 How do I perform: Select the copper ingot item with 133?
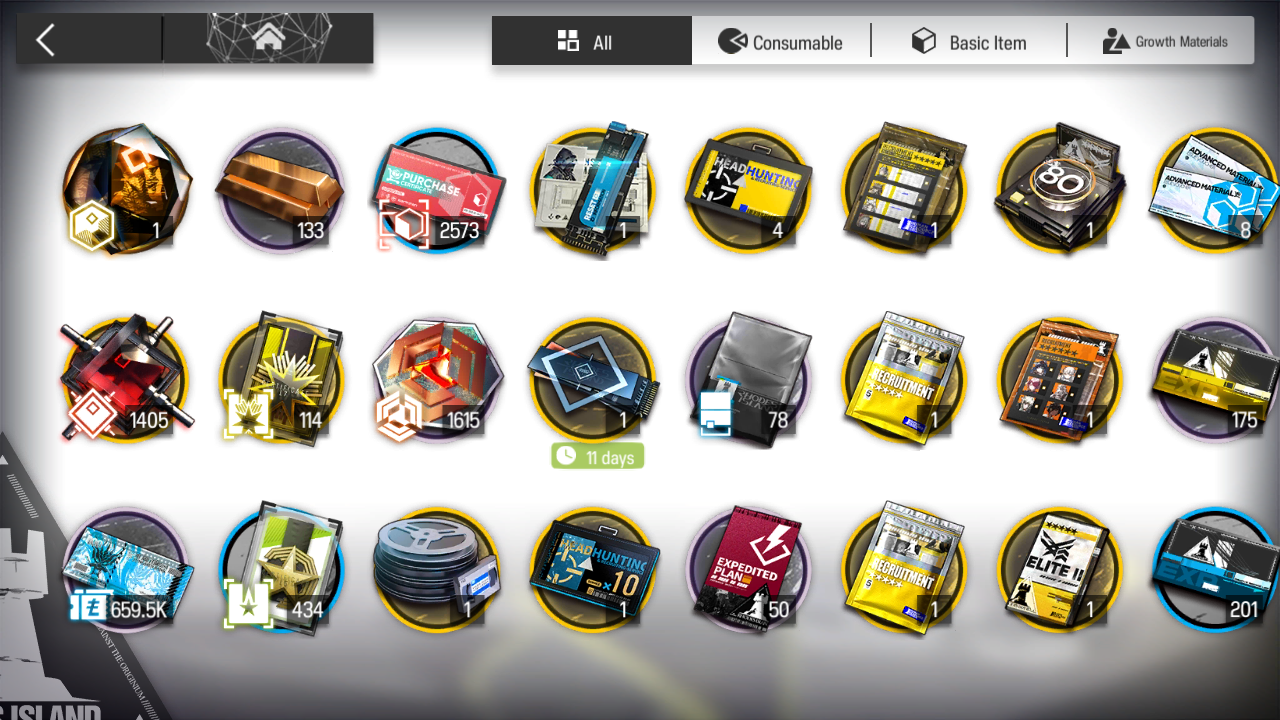pos(280,190)
